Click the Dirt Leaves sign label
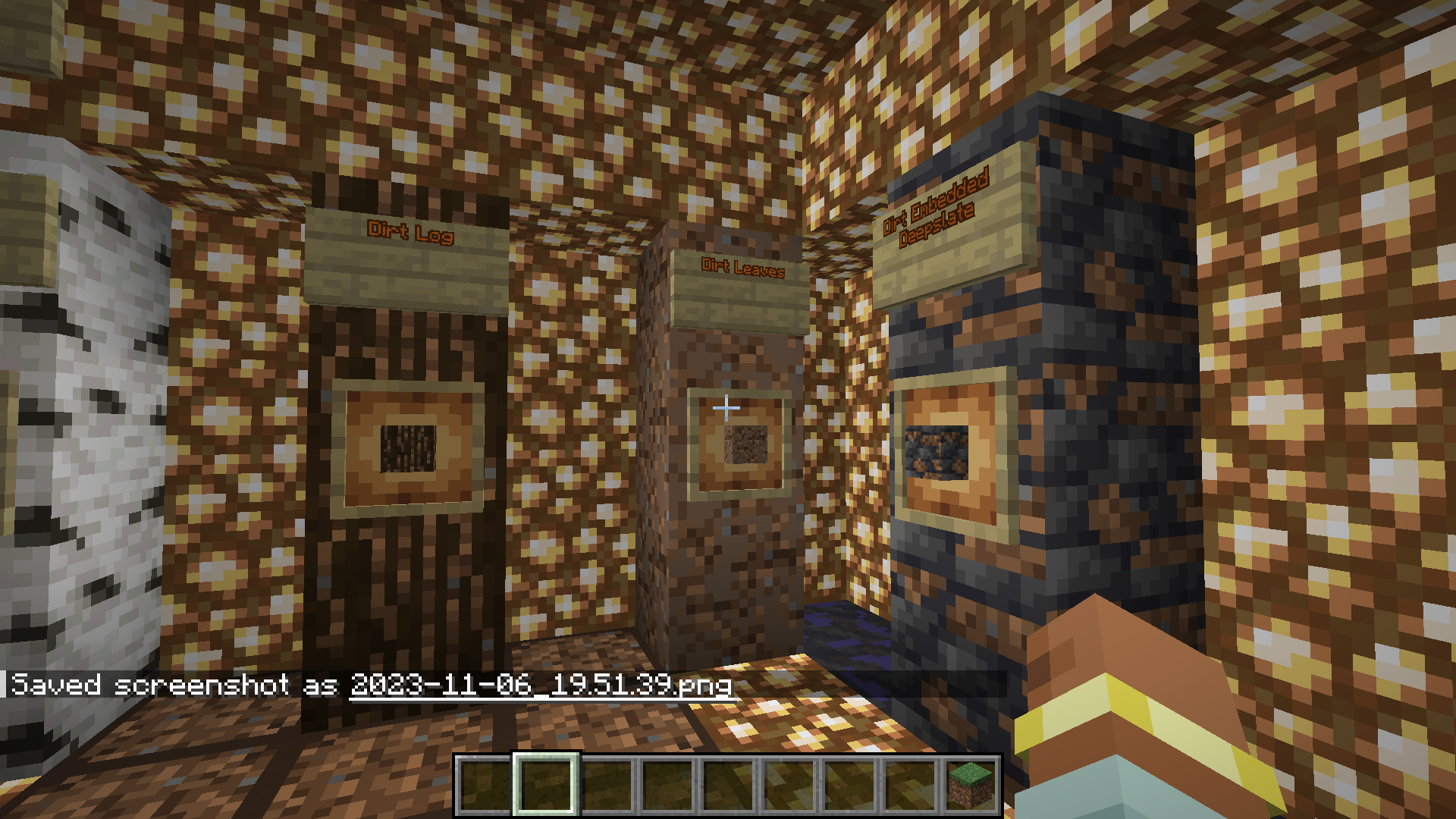The height and width of the screenshot is (819, 1456). pos(743,267)
